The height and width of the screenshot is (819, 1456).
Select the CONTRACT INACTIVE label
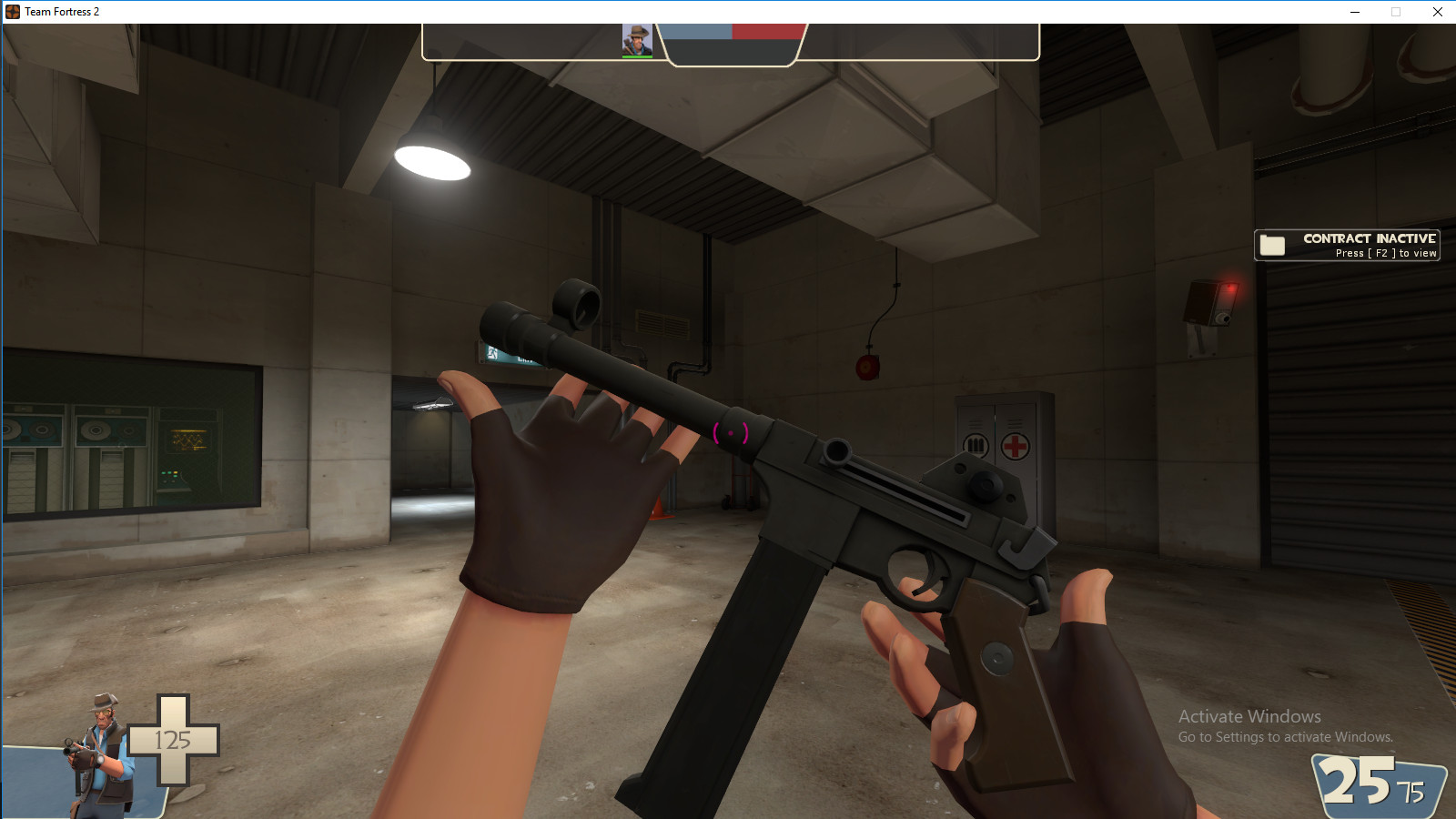click(1369, 237)
